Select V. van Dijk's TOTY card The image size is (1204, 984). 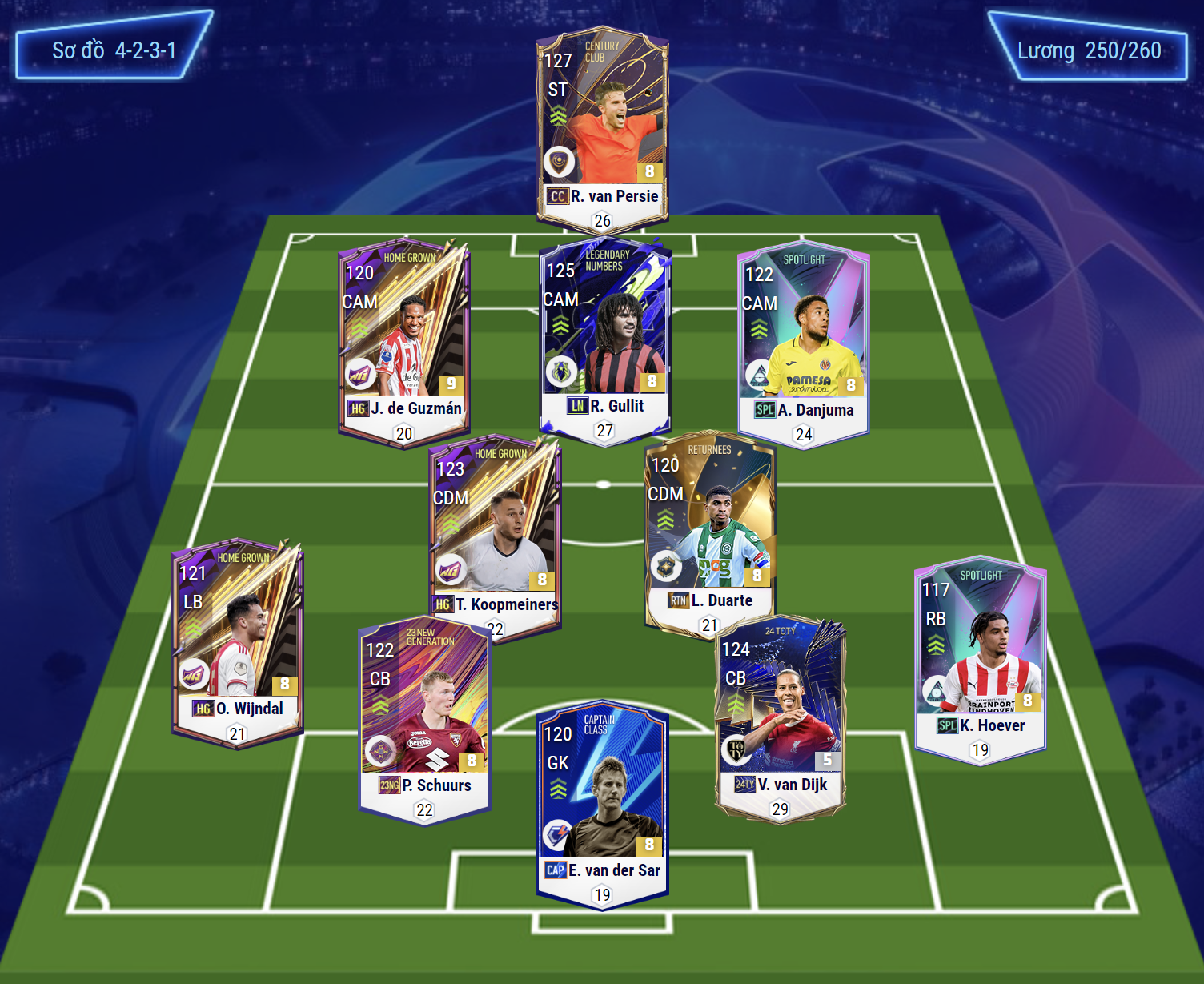(780, 713)
